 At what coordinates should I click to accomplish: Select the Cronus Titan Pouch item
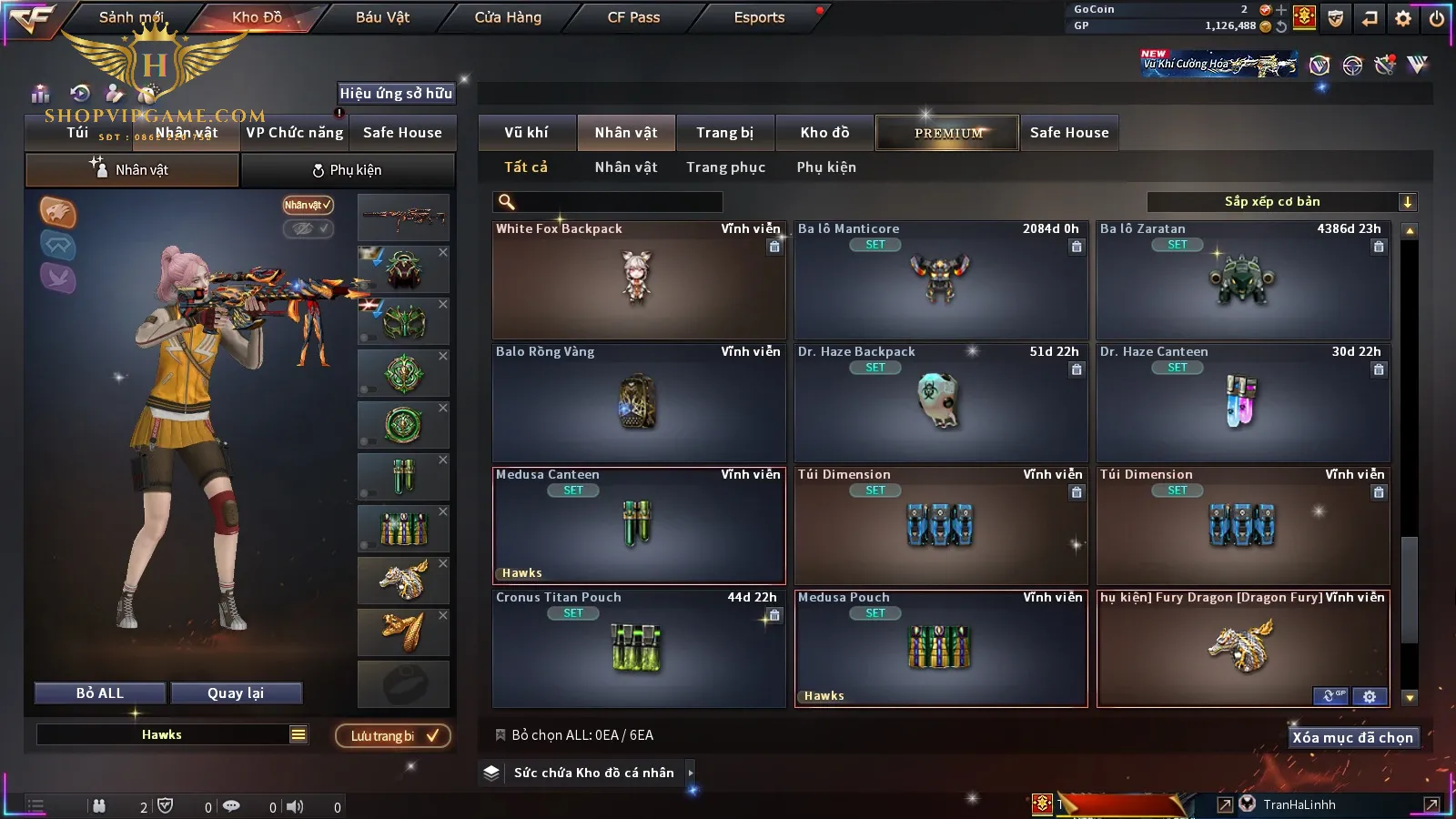point(638,649)
